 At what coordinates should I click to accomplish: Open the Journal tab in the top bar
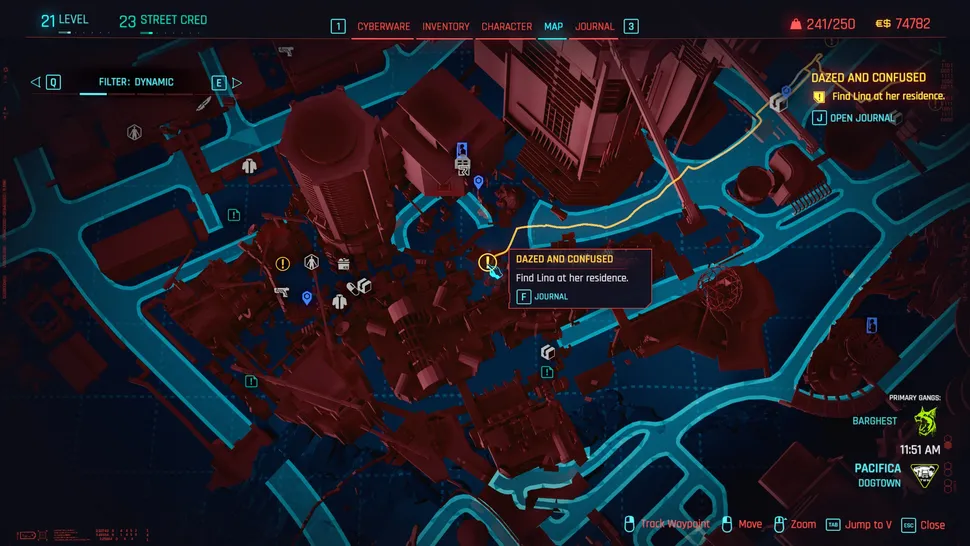(x=595, y=26)
